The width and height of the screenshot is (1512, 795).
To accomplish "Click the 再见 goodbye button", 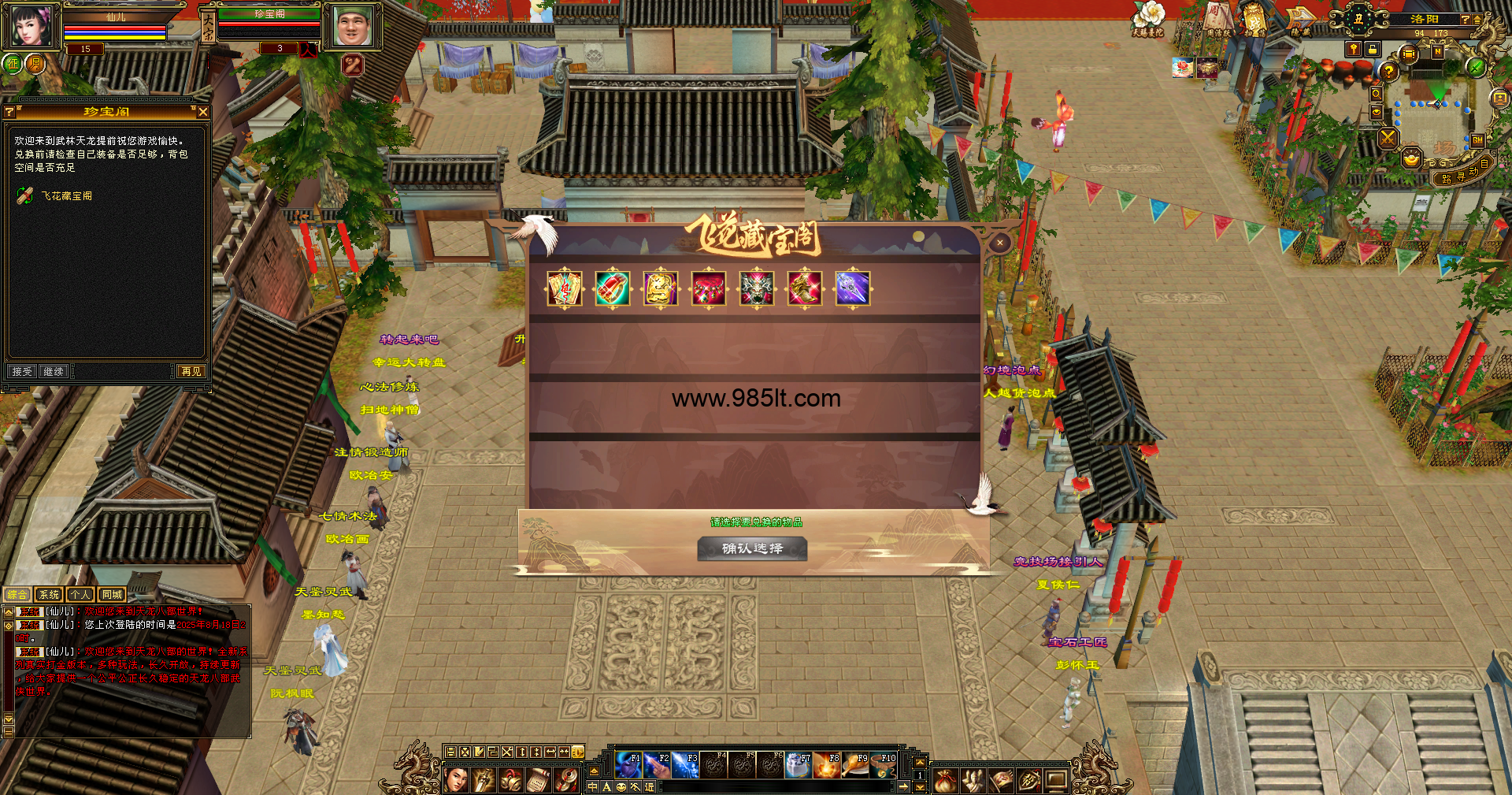I will click(x=191, y=371).
